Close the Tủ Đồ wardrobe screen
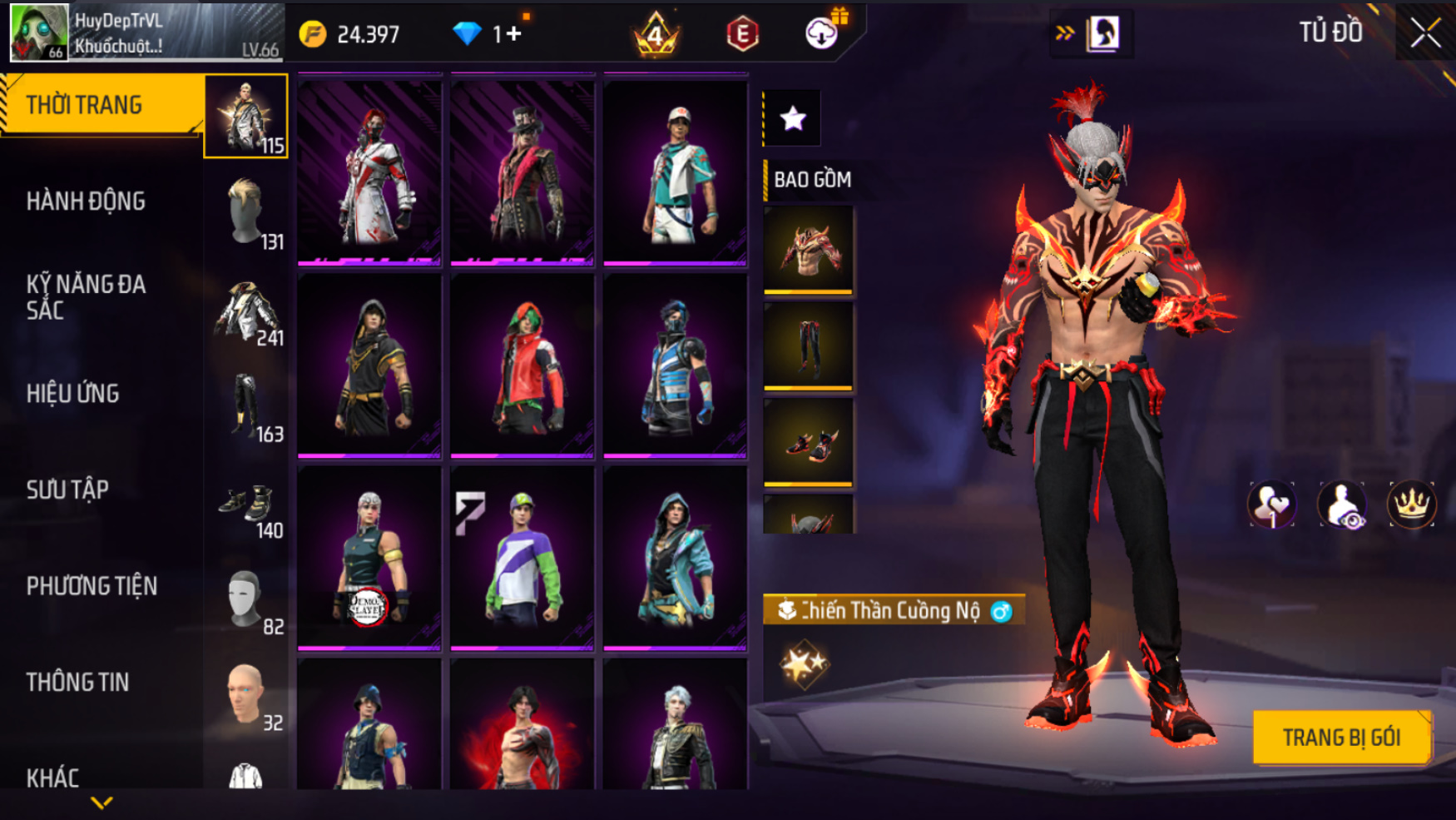The height and width of the screenshot is (820, 1456). pos(1425,33)
